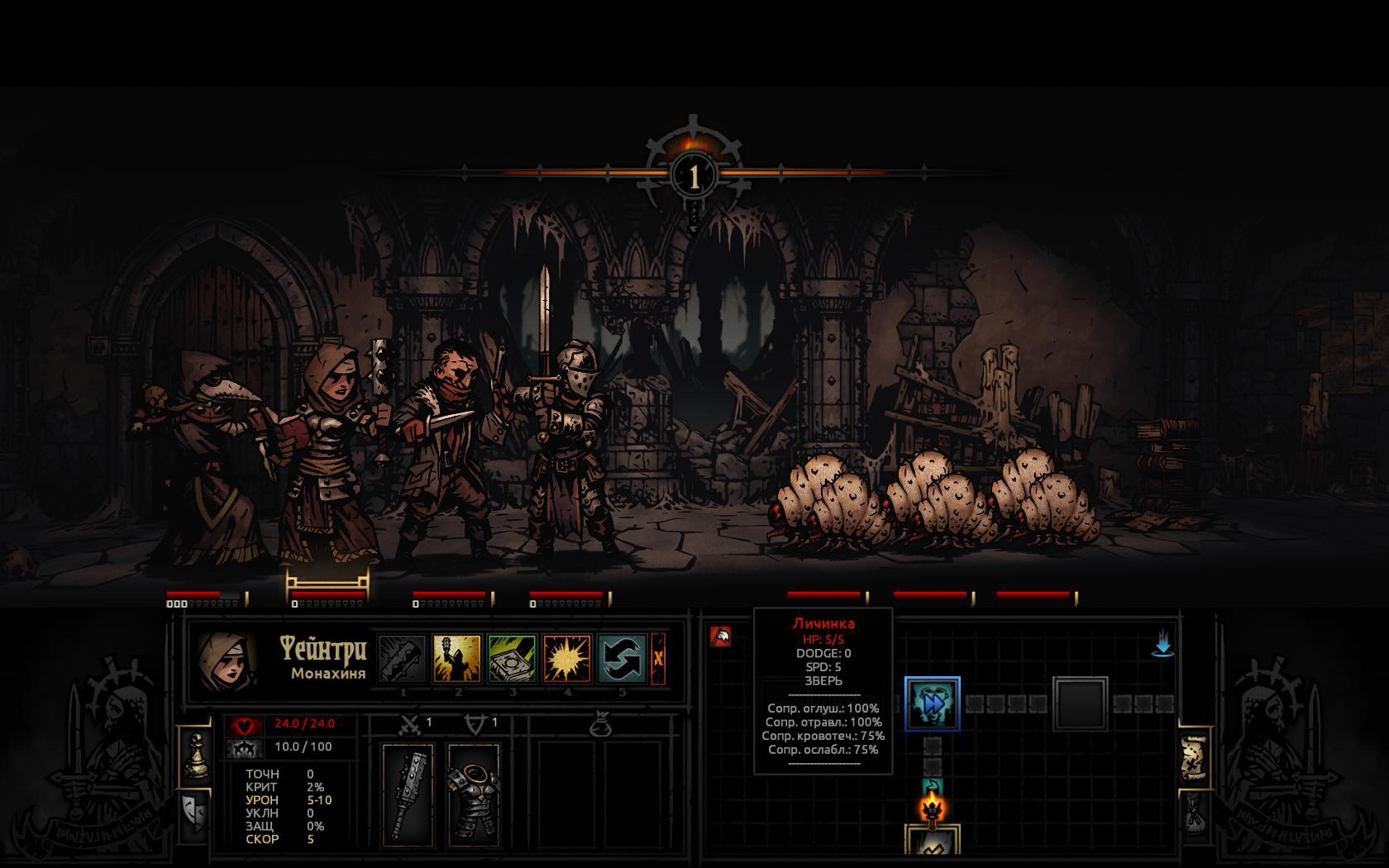Open the parchment map tab
The width and height of the screenshot is (1389, 868).
click(1193, 758)
